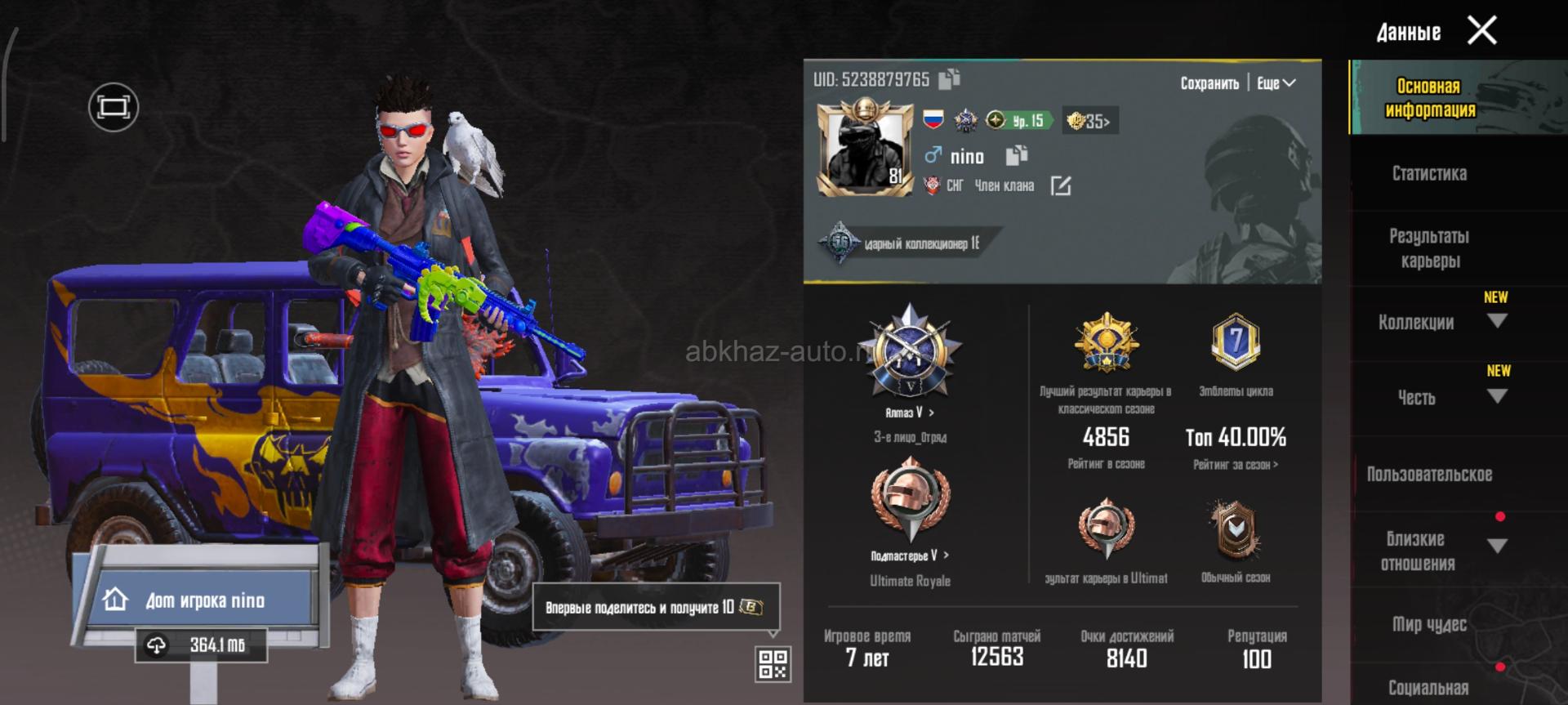This screenshot has width=1568, height=705.
Task: Close the player data screen
Action: [x=1481, y=31]
